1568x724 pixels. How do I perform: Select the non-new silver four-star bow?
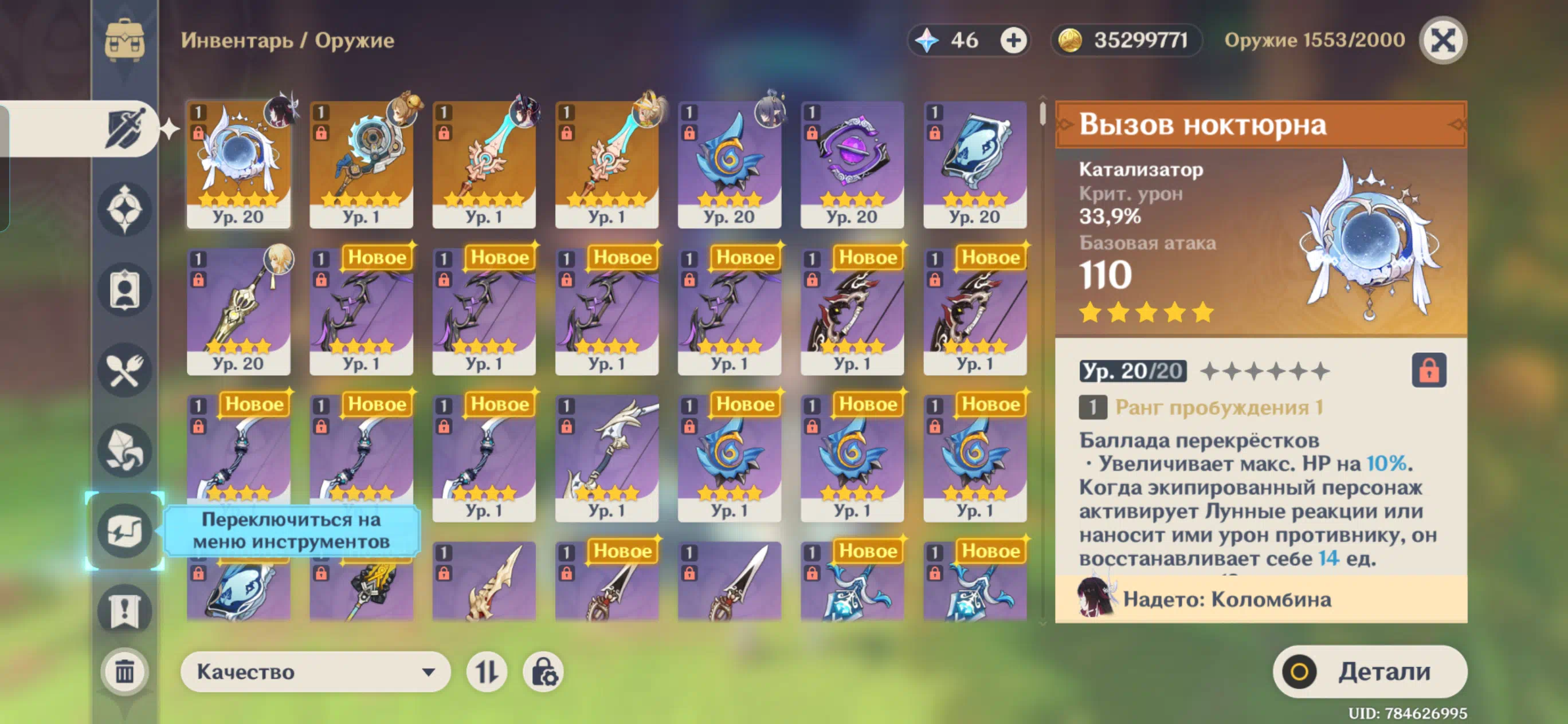tap(606, 458)
